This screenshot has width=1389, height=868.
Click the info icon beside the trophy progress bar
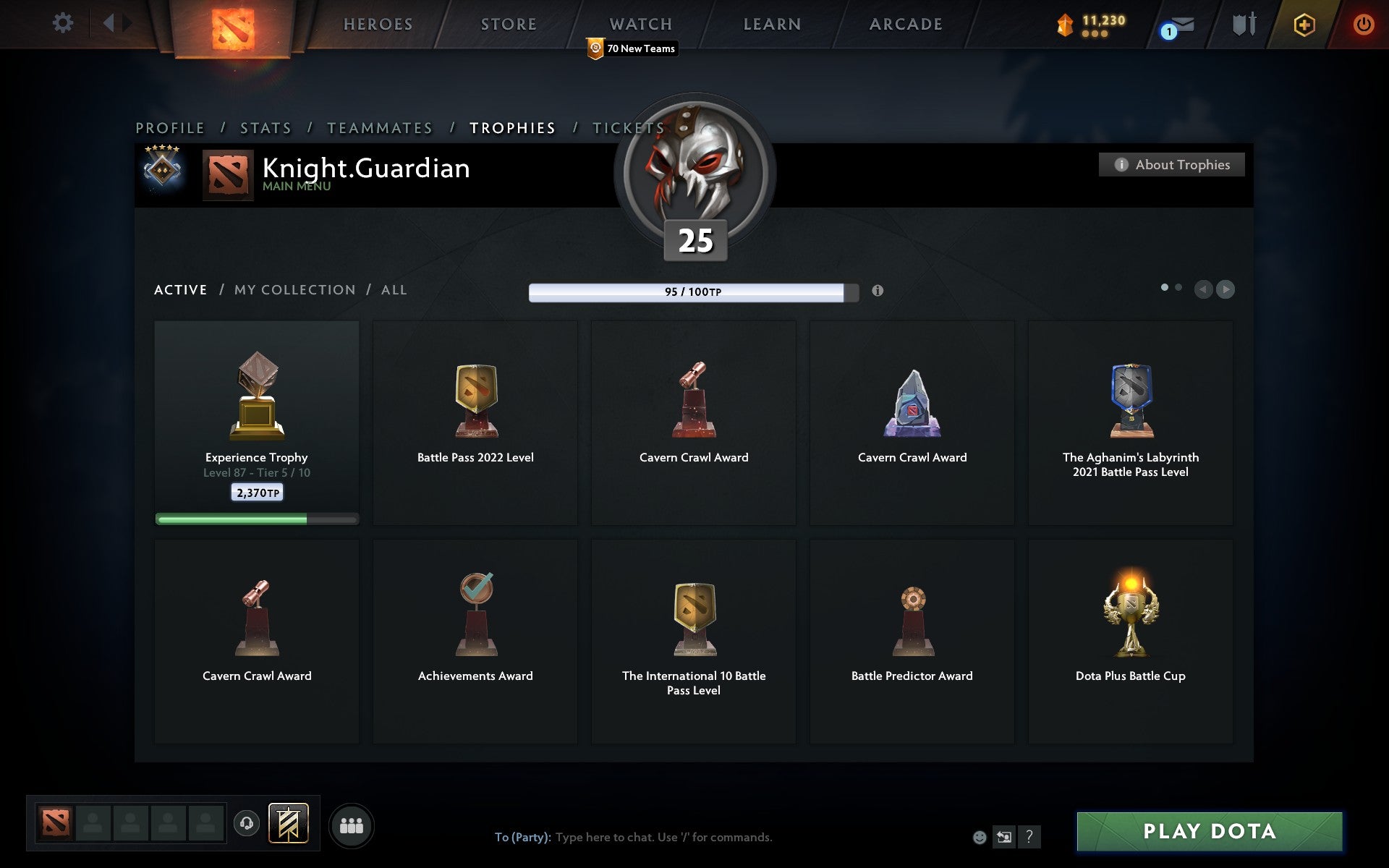pos(878,291)
